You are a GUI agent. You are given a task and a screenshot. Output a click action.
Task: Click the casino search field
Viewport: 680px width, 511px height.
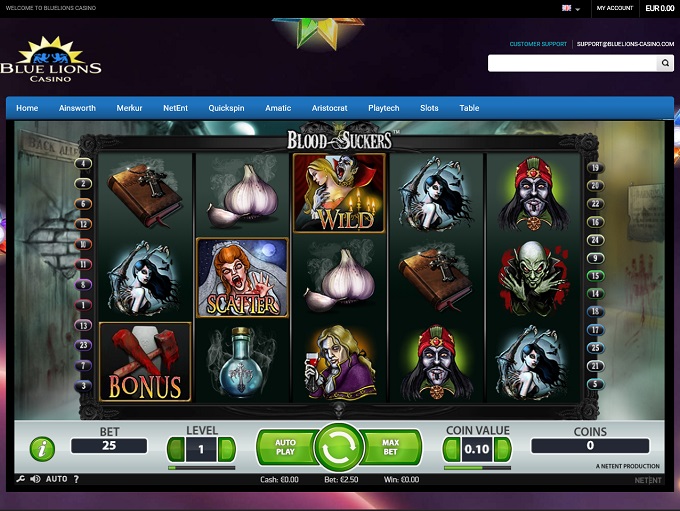pos(572,63)
